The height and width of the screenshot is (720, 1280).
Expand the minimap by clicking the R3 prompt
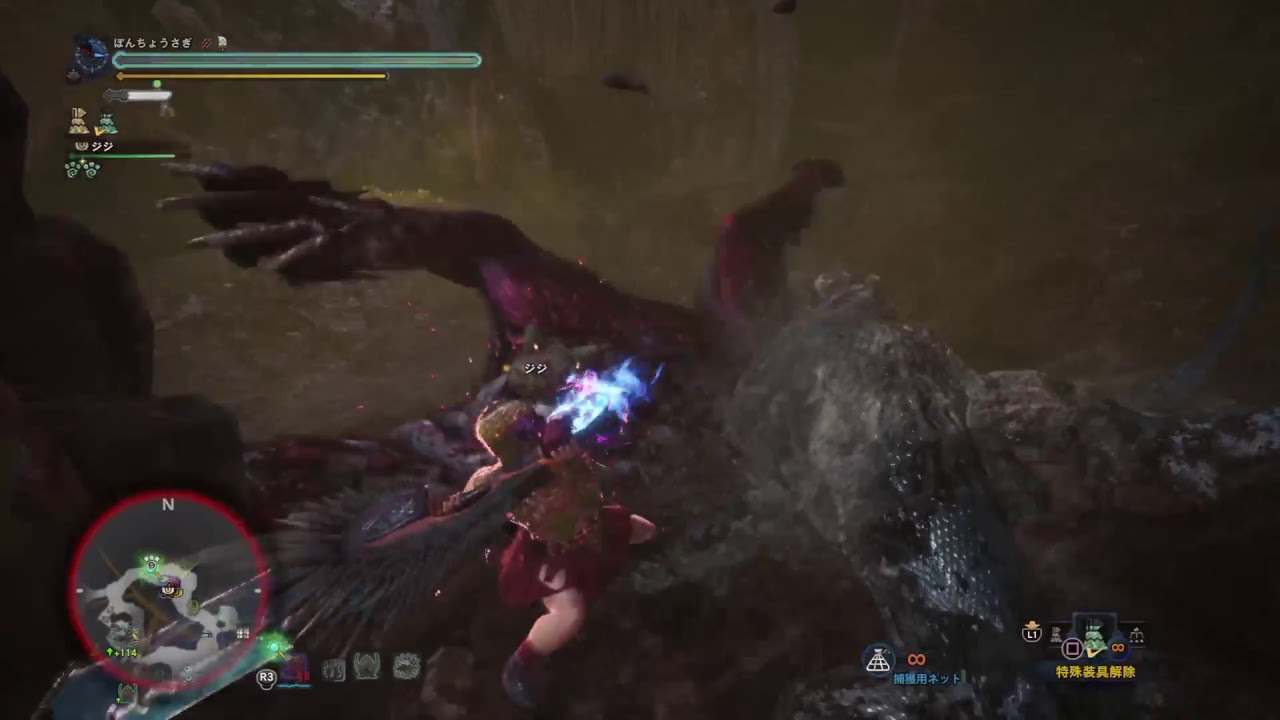[266, 677]
